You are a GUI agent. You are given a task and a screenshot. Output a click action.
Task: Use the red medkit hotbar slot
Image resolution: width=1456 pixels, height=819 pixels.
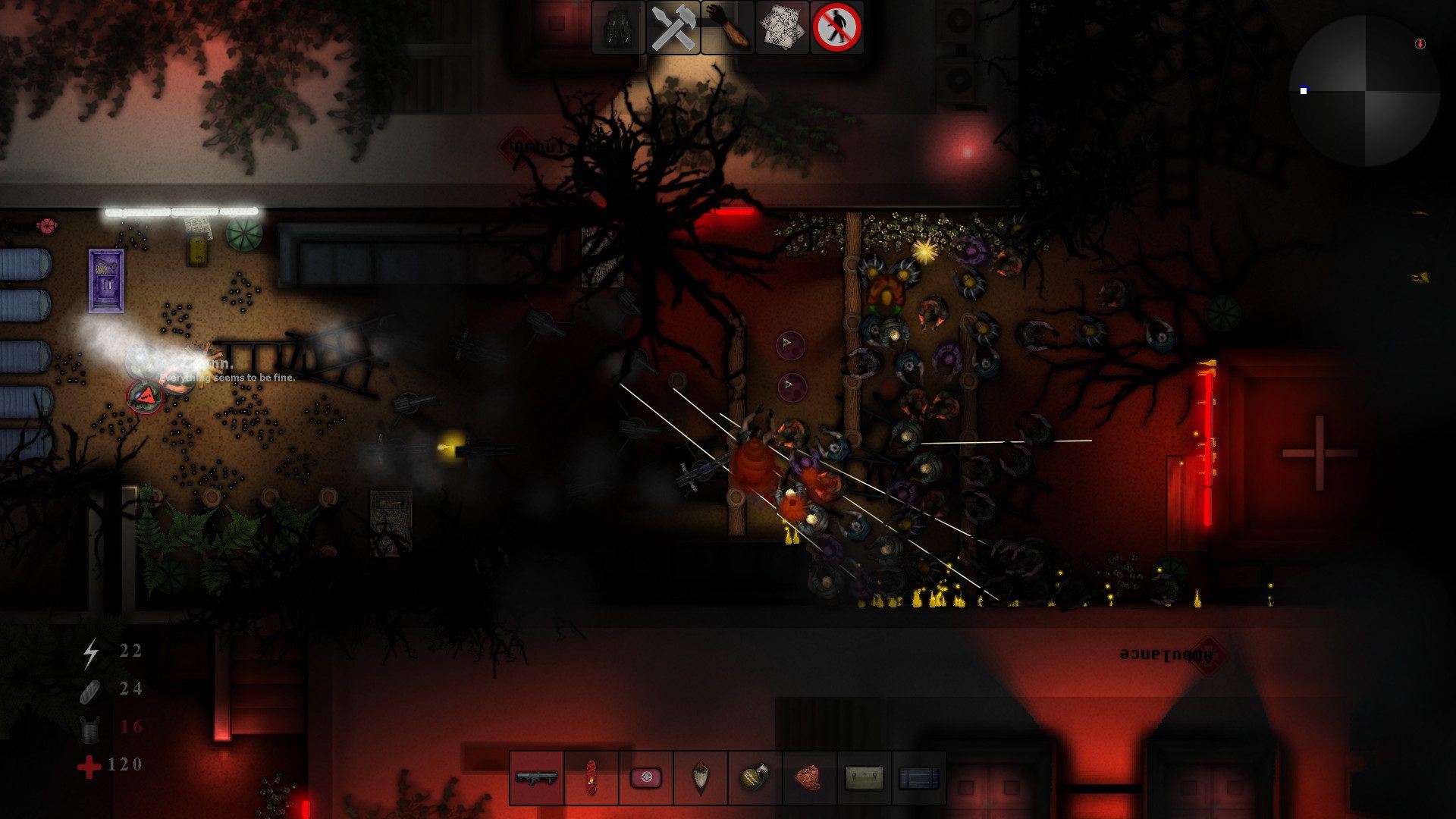(x=646, y=777)
